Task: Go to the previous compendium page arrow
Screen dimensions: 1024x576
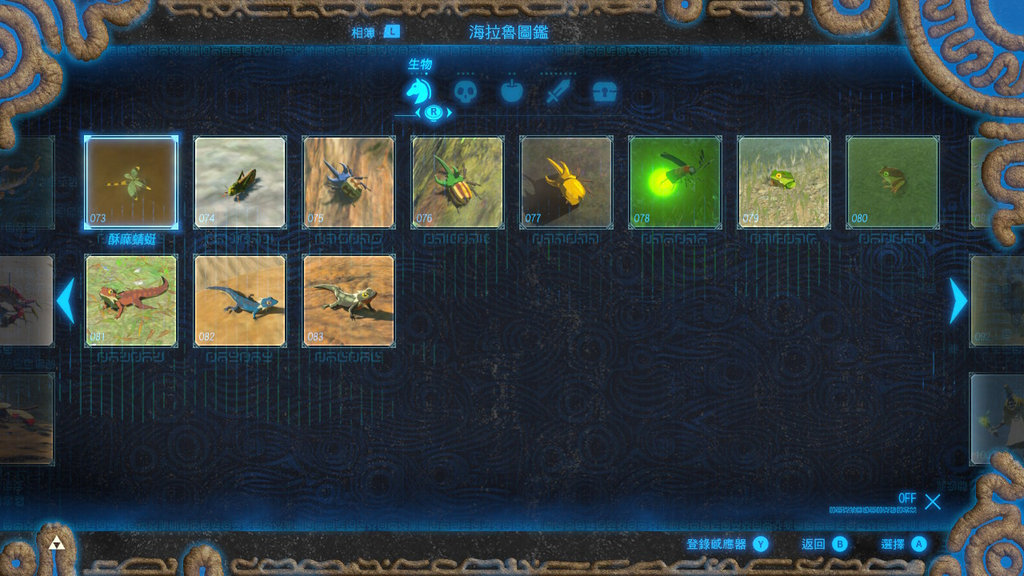Action: (66, 301)
